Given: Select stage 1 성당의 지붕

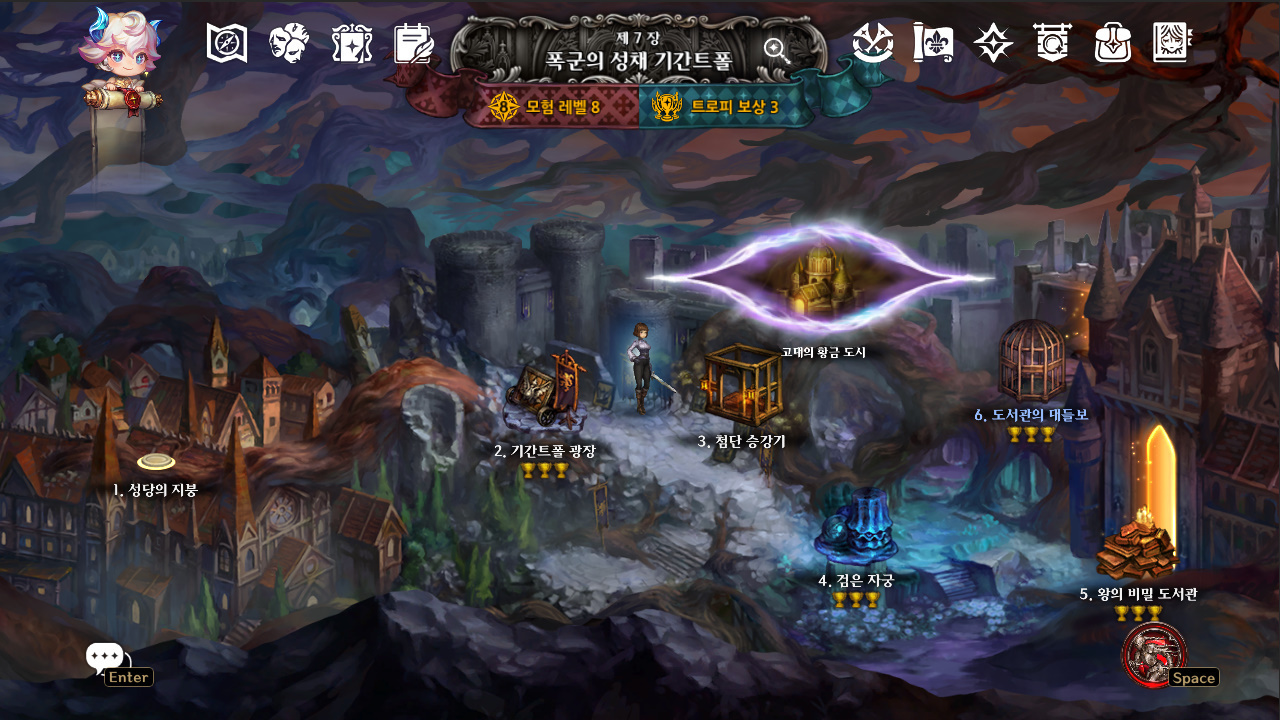Looking at the screenshot, I should (x=156, y=462).
